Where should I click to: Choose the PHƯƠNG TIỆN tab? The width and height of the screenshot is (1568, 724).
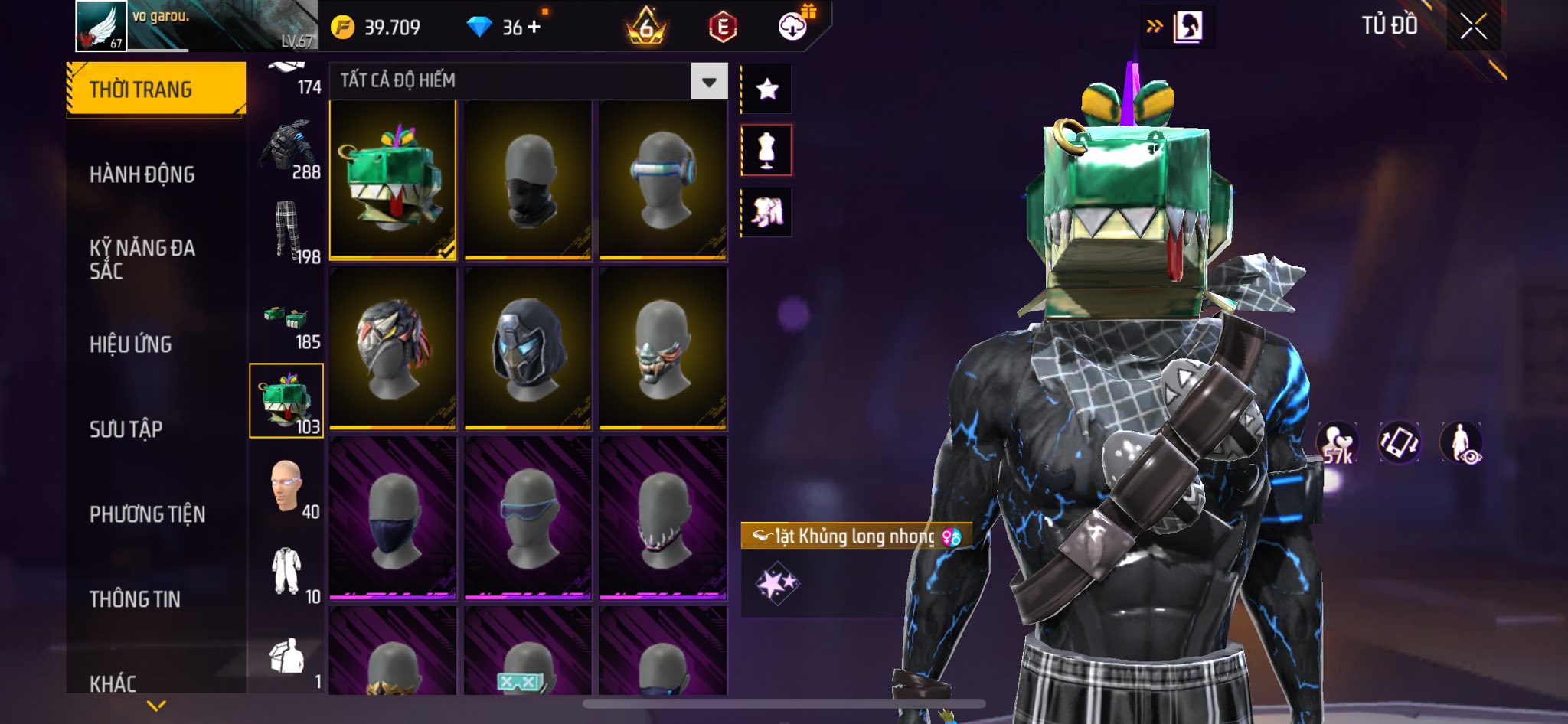coord(148,514)
